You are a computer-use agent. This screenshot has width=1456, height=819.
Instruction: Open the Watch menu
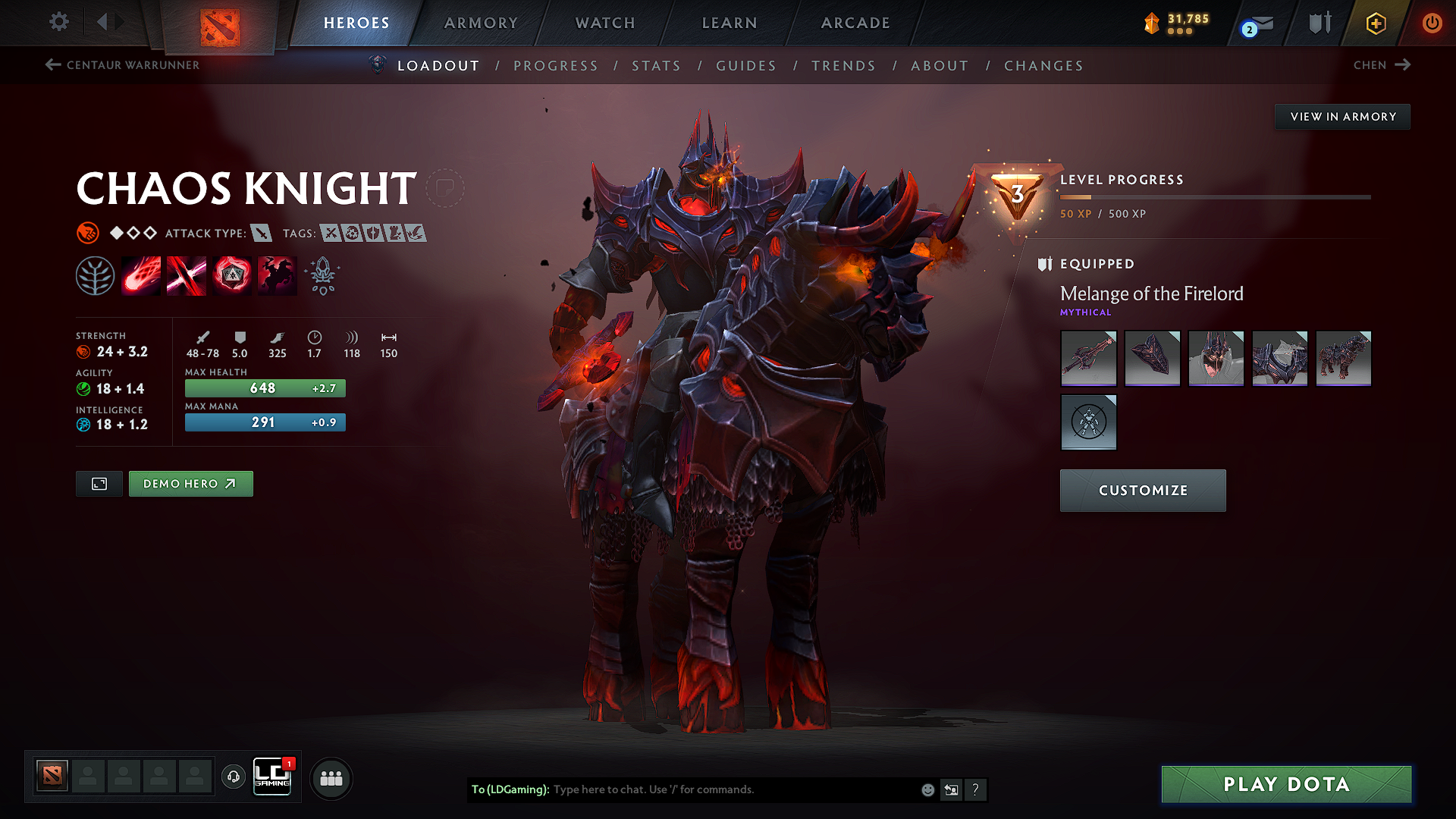click(604, 23)
